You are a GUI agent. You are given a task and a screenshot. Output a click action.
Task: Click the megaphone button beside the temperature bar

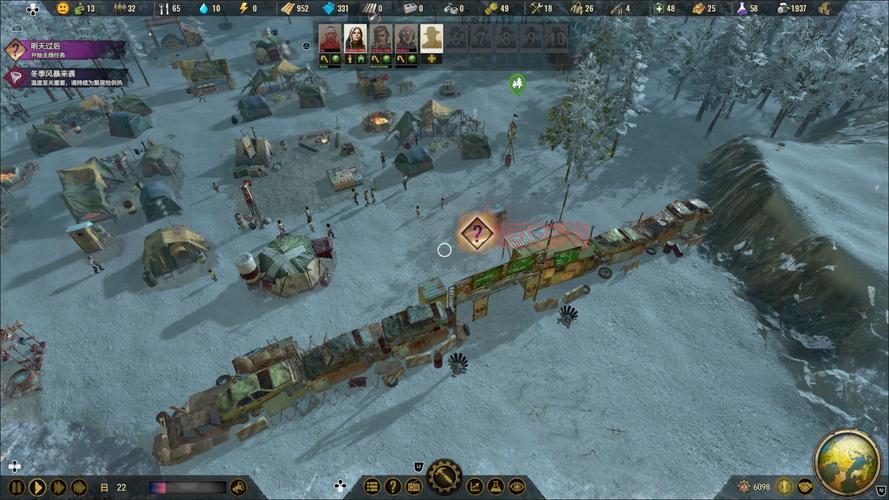(x=238, y=487)
